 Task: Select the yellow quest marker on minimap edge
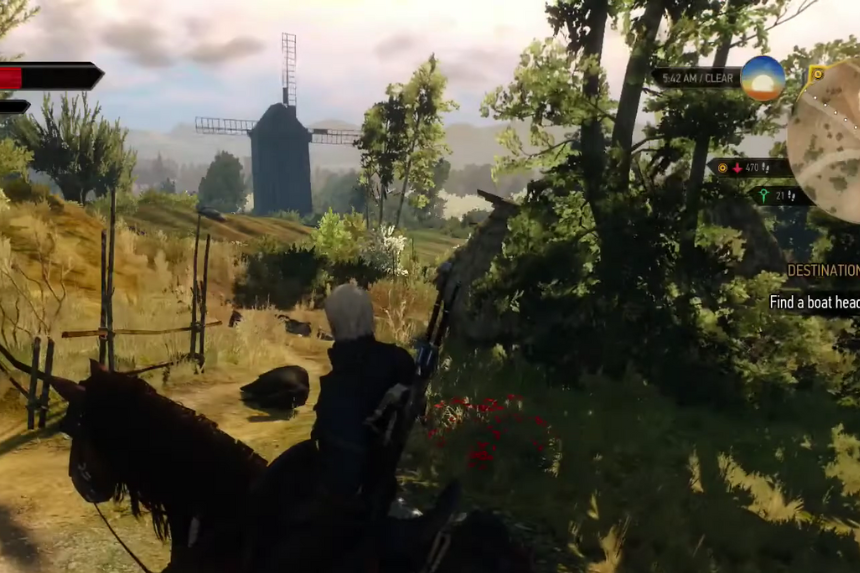816,74
